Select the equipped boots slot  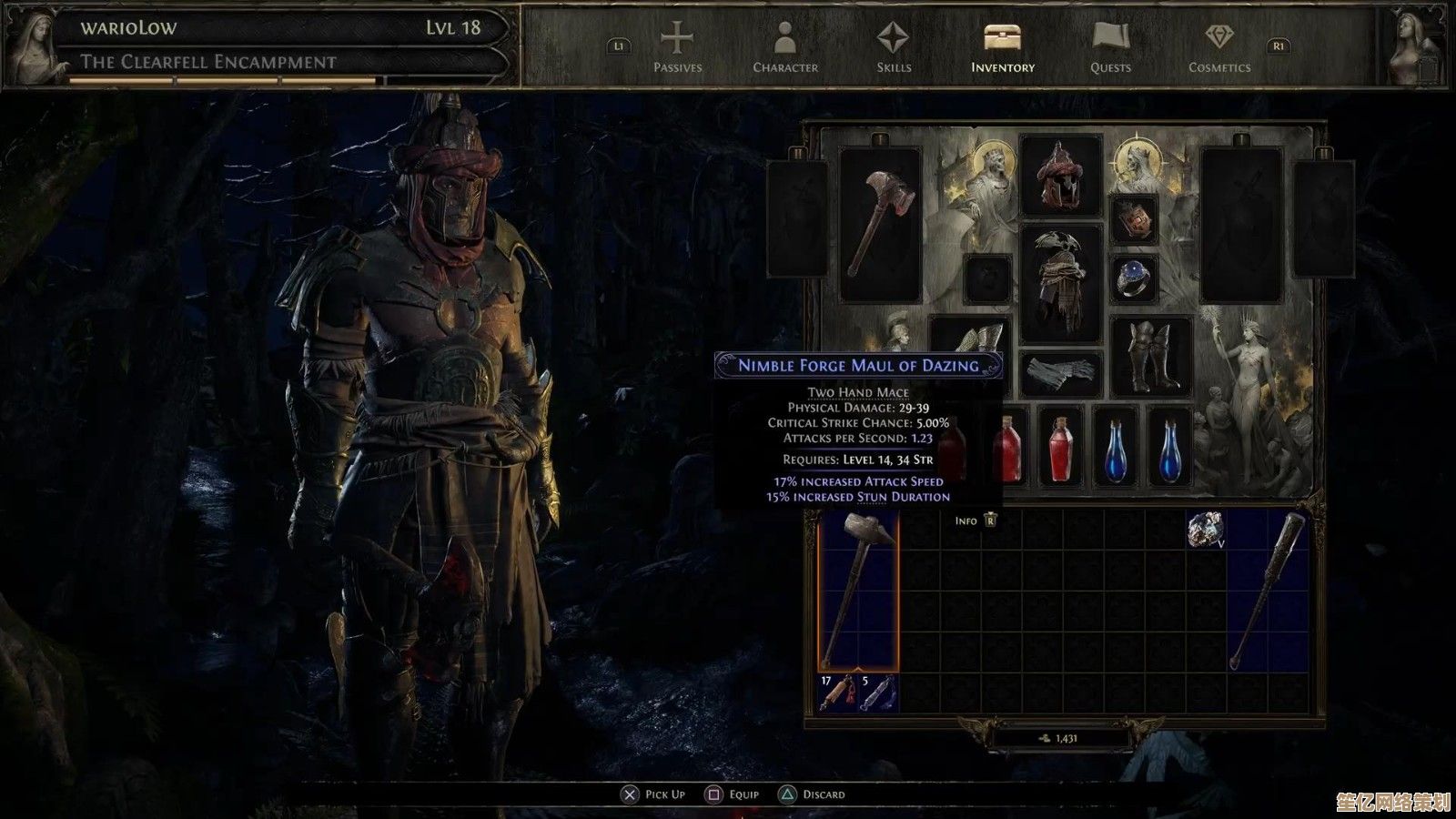pyautogui.click(x=1150, y=358)
